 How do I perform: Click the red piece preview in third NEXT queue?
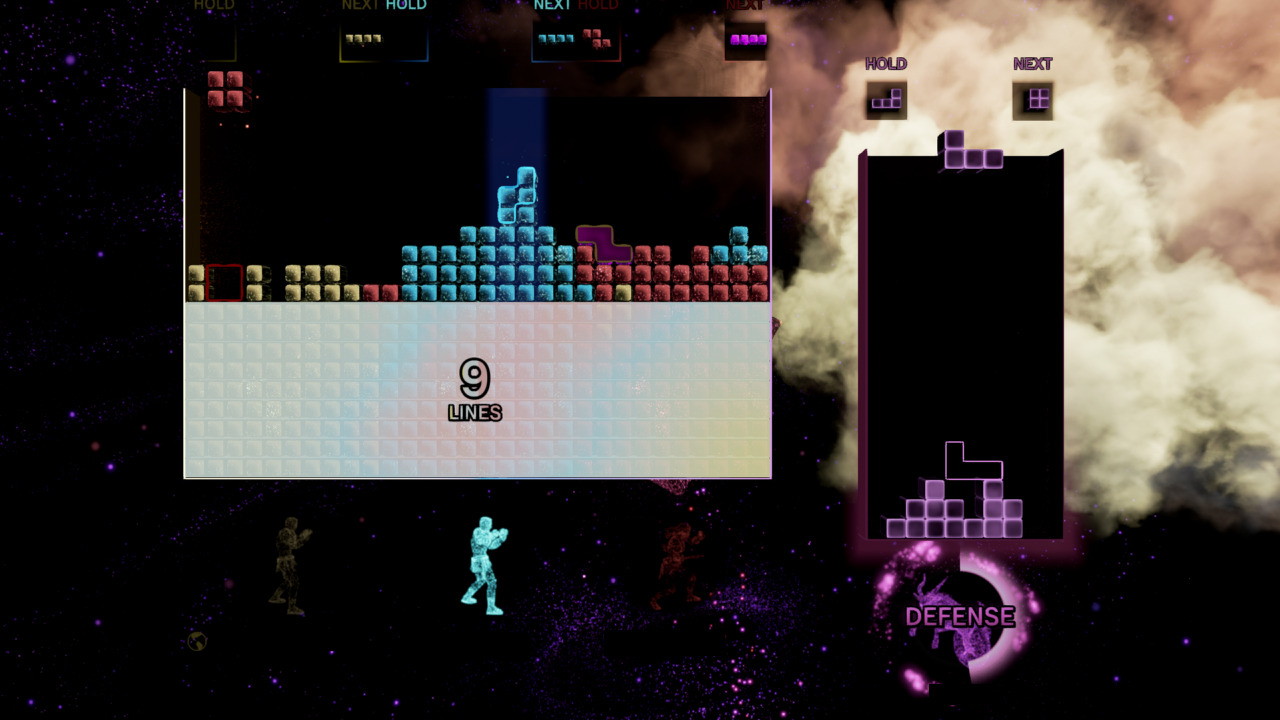(596, 40)
